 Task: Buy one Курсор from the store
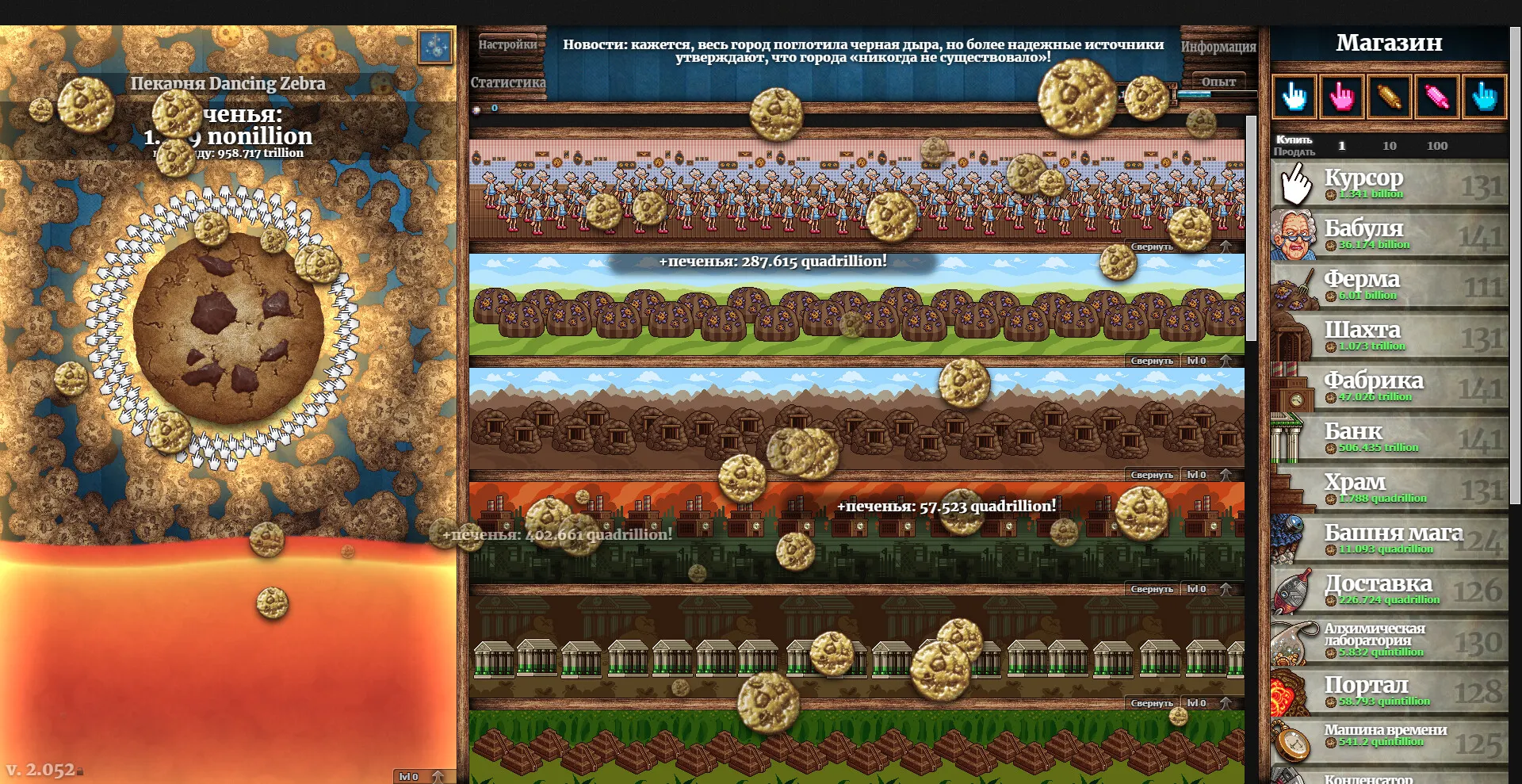coord(1387,184)
